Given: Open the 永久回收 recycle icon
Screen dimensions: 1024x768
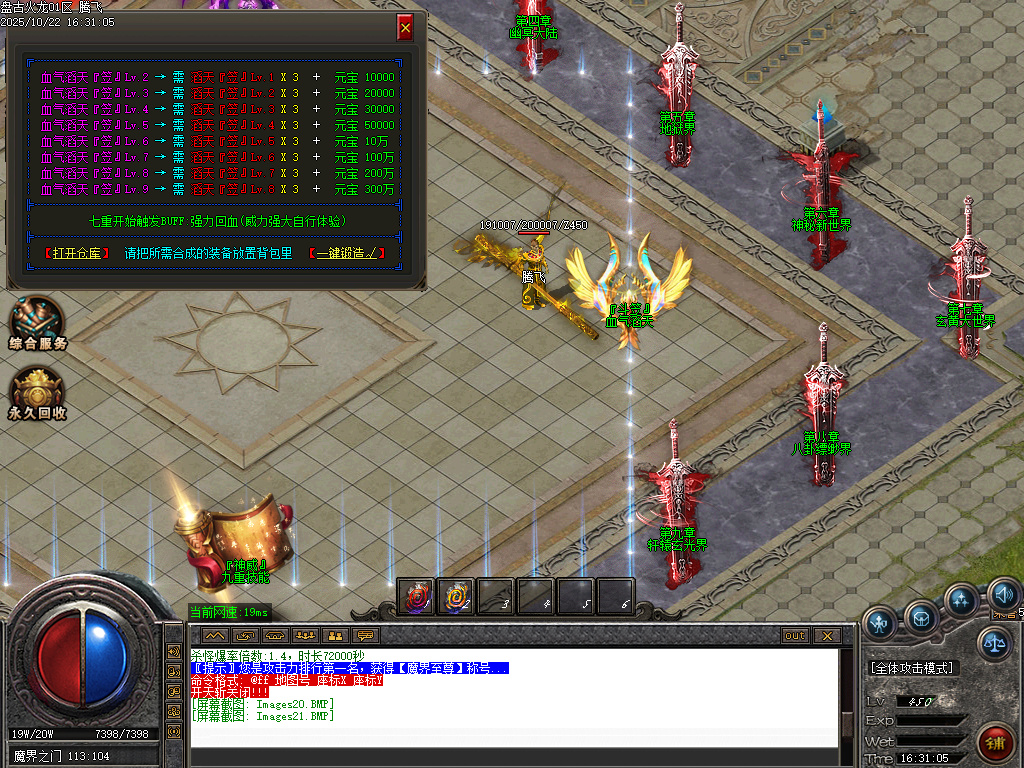Looking at the screenshot, I should [38, 392].
